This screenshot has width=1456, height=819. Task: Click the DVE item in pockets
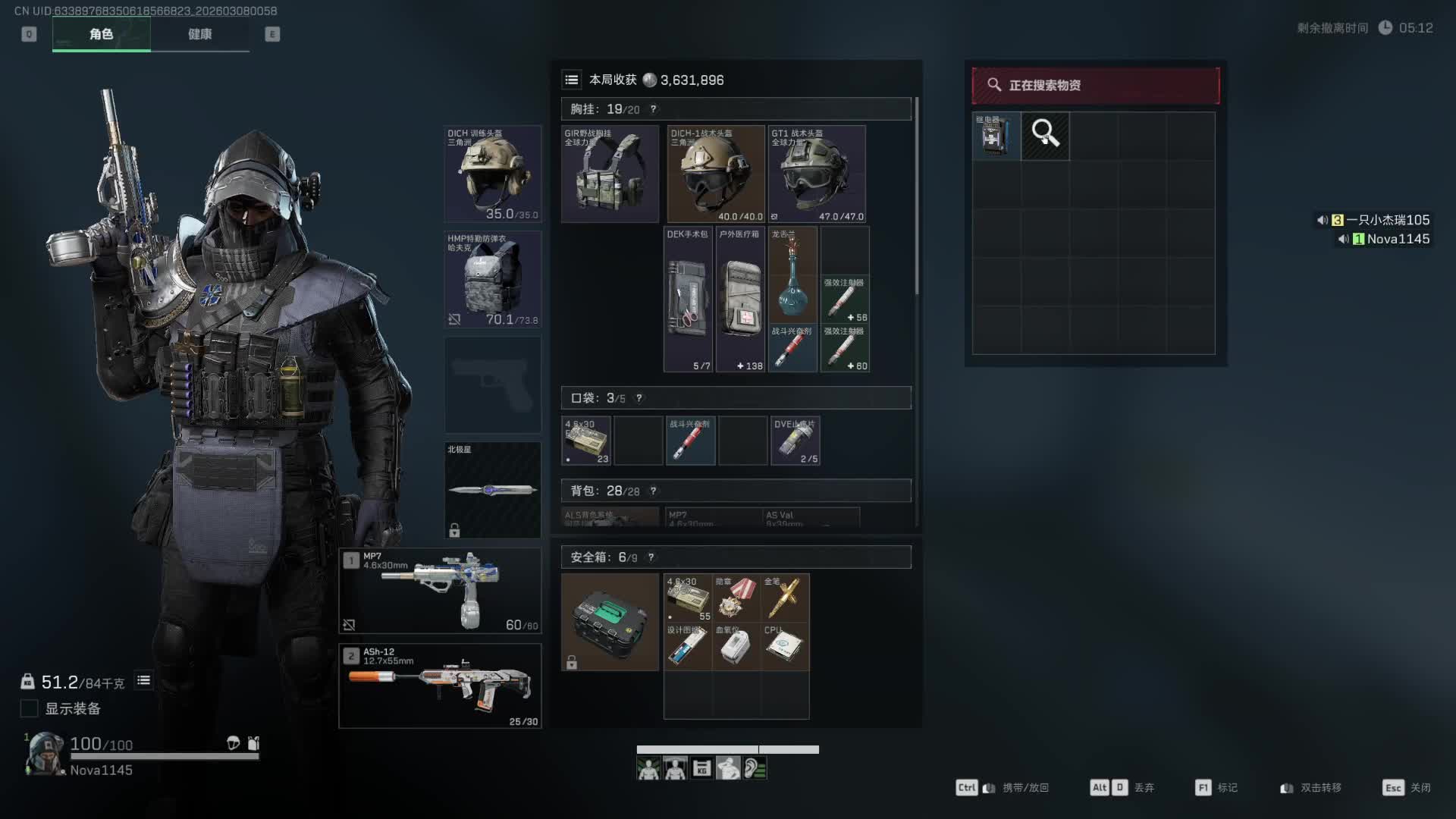pos(795,441)
